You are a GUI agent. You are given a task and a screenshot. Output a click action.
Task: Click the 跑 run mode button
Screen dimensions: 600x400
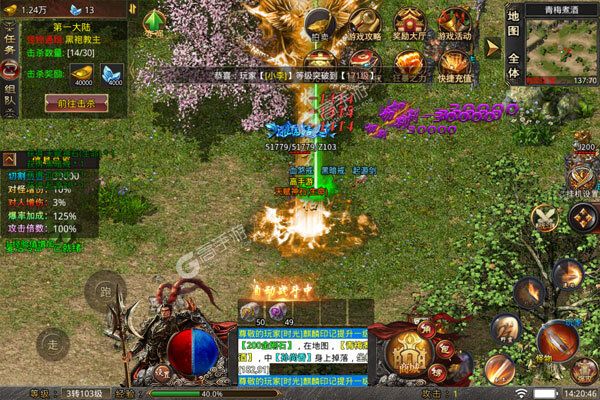tap(103, 293)
